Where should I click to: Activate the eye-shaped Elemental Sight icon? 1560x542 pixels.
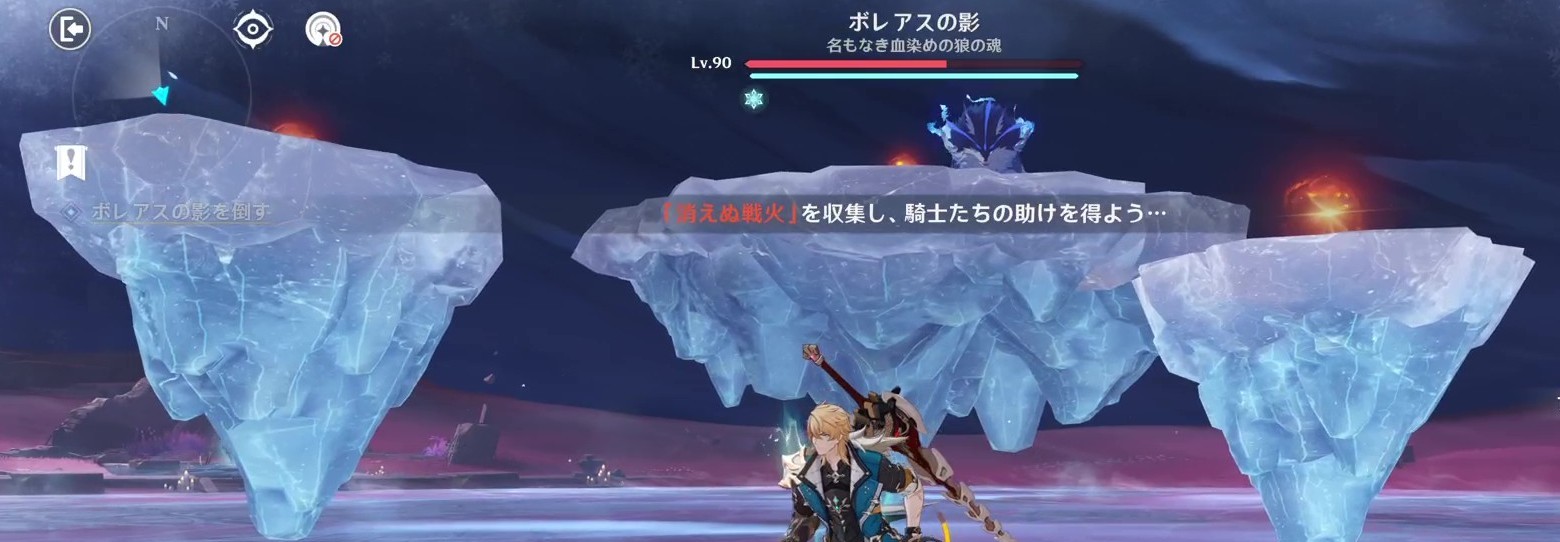coord(253,29)
